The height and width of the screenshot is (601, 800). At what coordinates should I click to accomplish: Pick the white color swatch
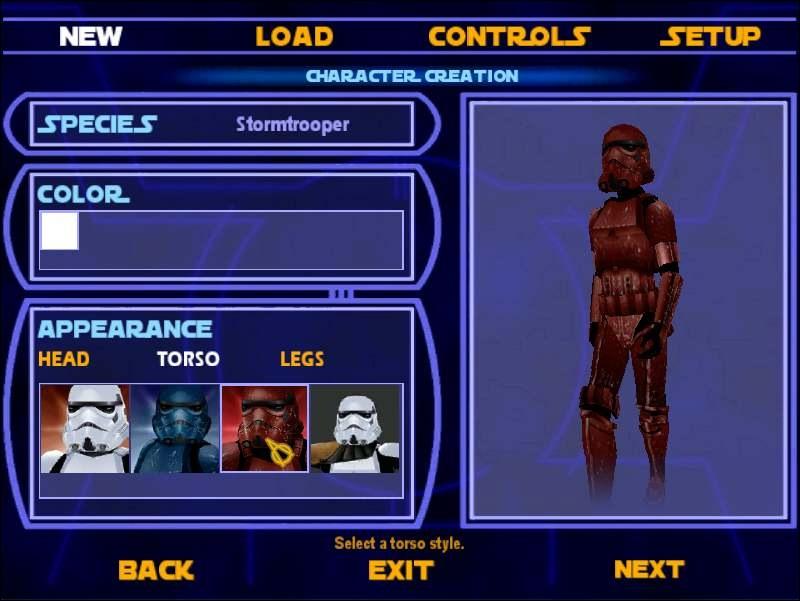(59, 231)
